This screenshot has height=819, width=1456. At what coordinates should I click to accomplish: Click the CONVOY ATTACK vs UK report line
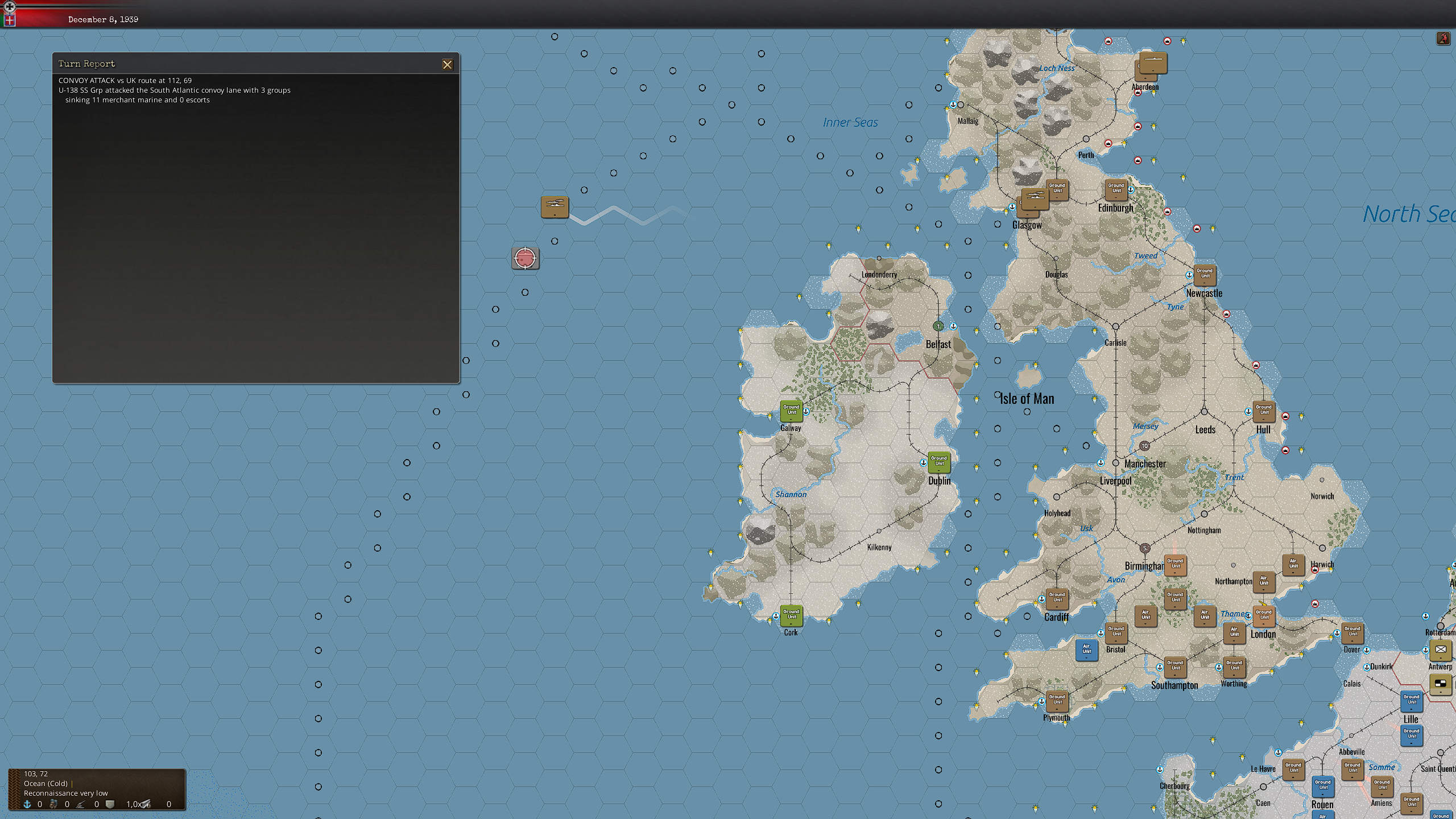tap(125, 80)
